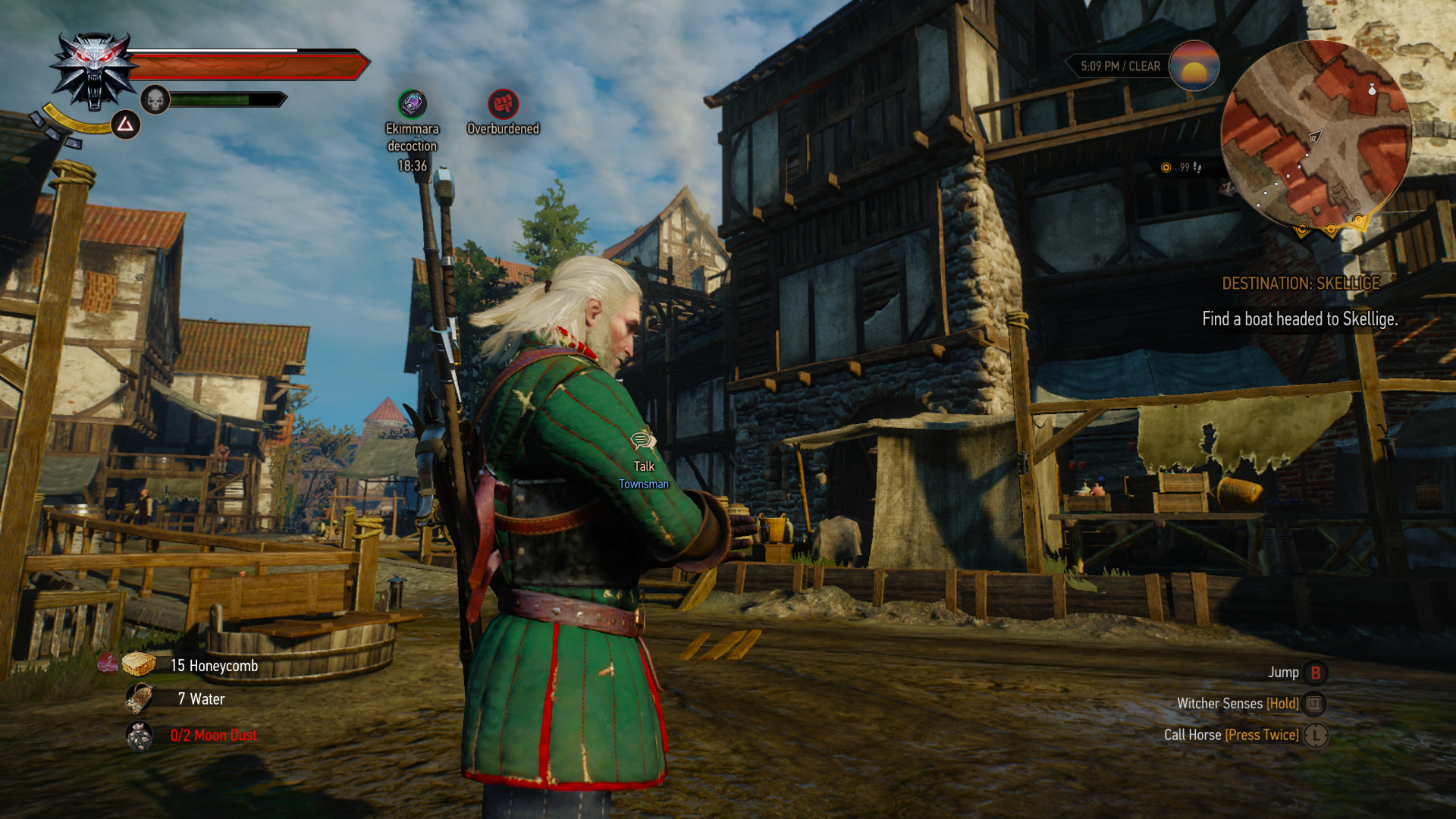
Task: Click the skull toxicity icon
Action: click(x=155, y=99)
